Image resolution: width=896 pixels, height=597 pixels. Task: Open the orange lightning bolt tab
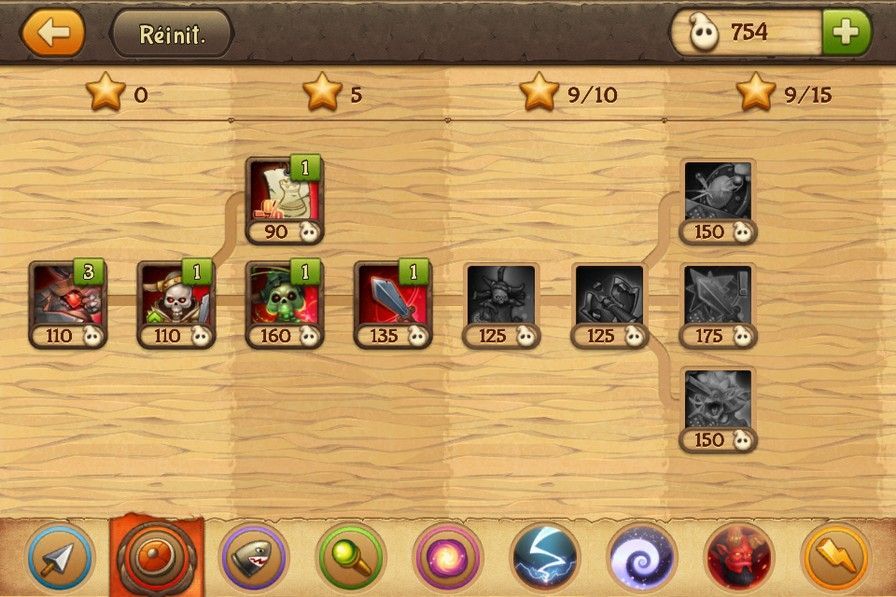click(836, 556)
